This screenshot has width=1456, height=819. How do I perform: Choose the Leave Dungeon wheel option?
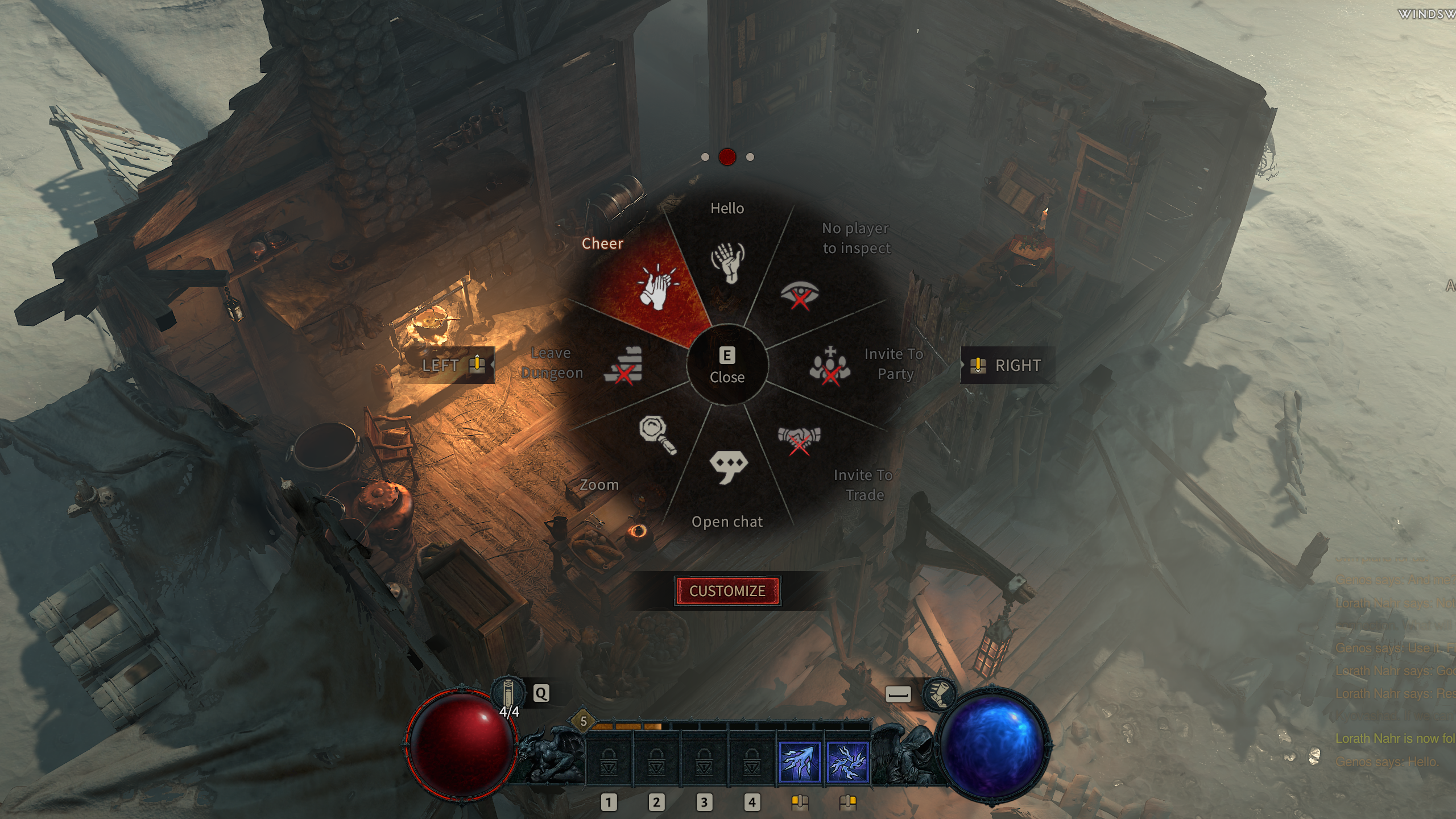pyautogui.click(x=623, y=365)
